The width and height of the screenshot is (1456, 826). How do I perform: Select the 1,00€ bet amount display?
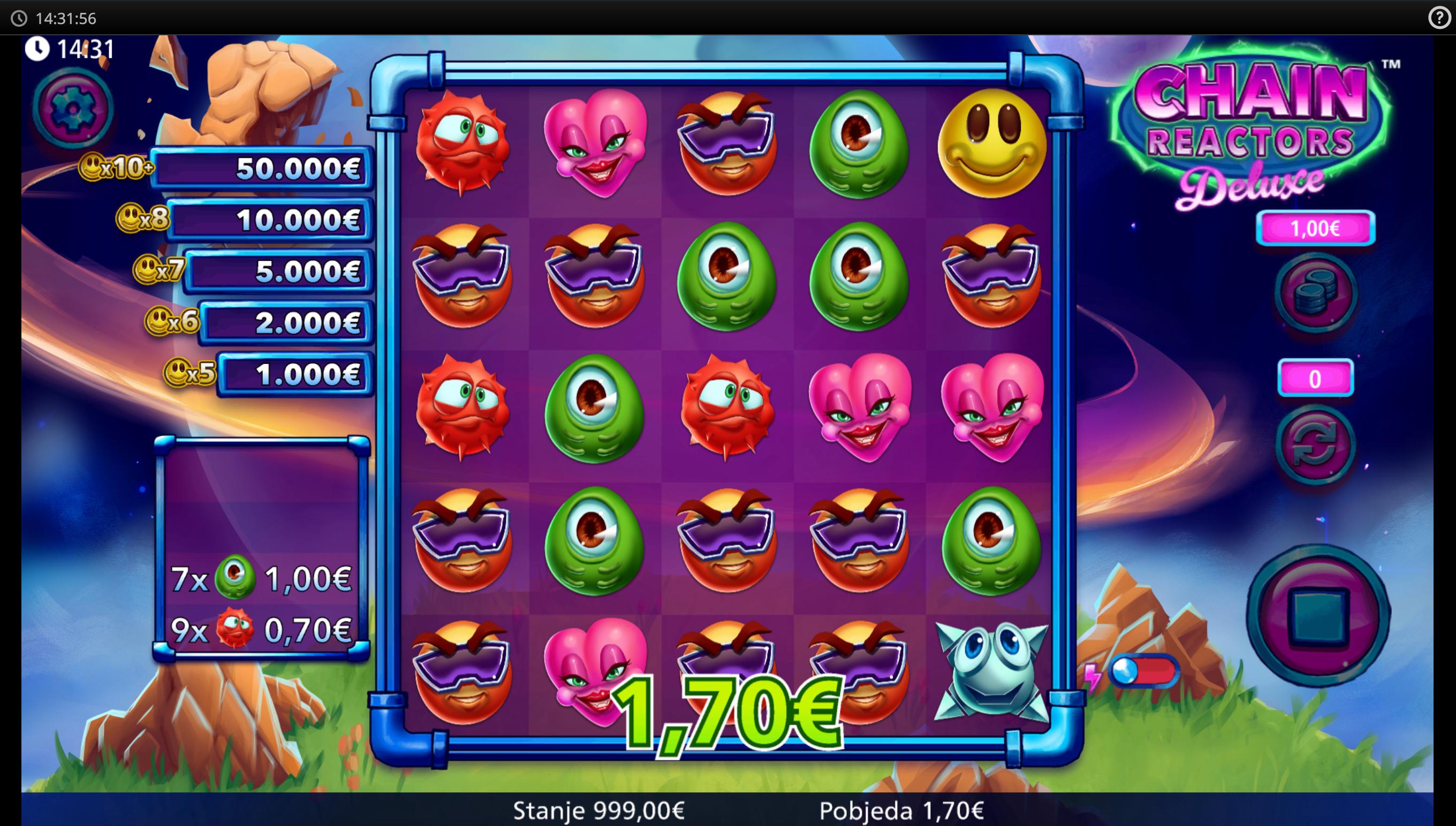[x=1315, y=228]
